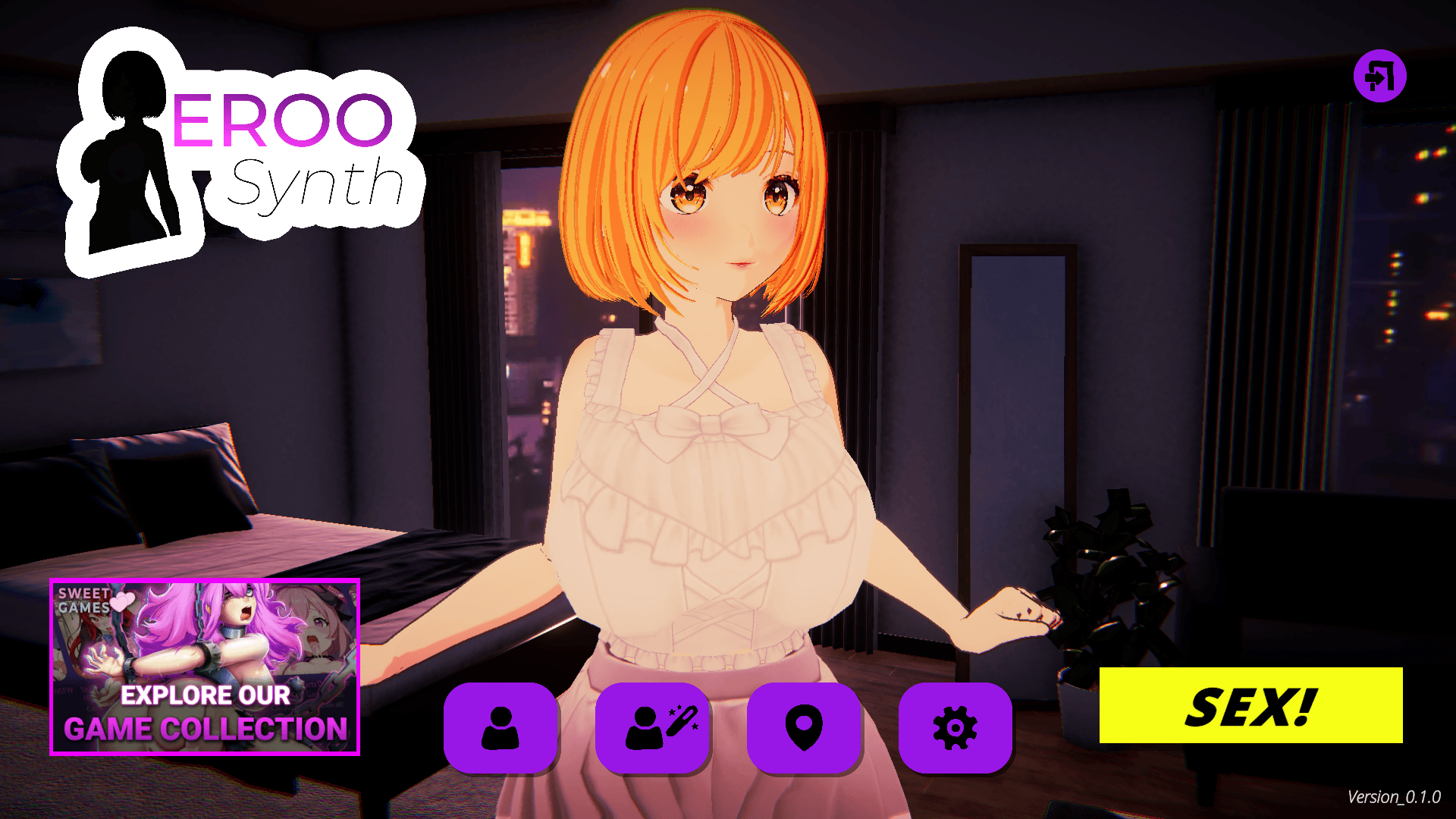Open character customization with the magic wand icon
Image resolution: width=1456 pixels, height=819 pixels.
tap(653, 726)
